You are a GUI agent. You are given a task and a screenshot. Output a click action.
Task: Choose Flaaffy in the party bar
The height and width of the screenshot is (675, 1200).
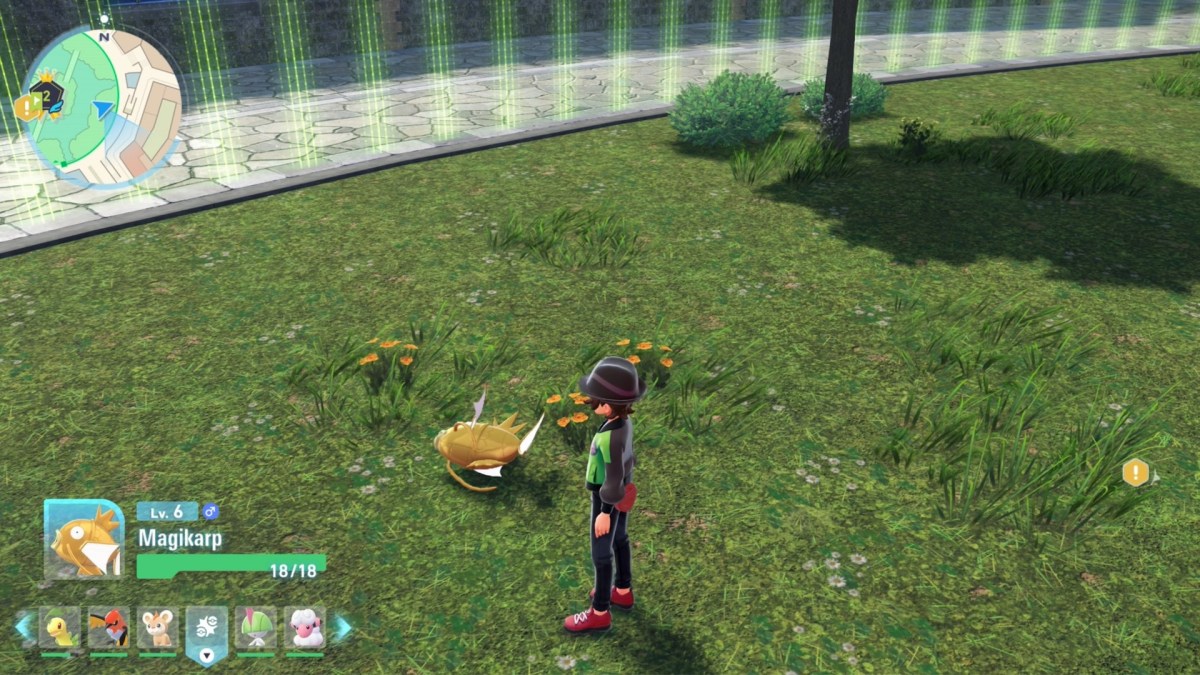click(305, 628)
